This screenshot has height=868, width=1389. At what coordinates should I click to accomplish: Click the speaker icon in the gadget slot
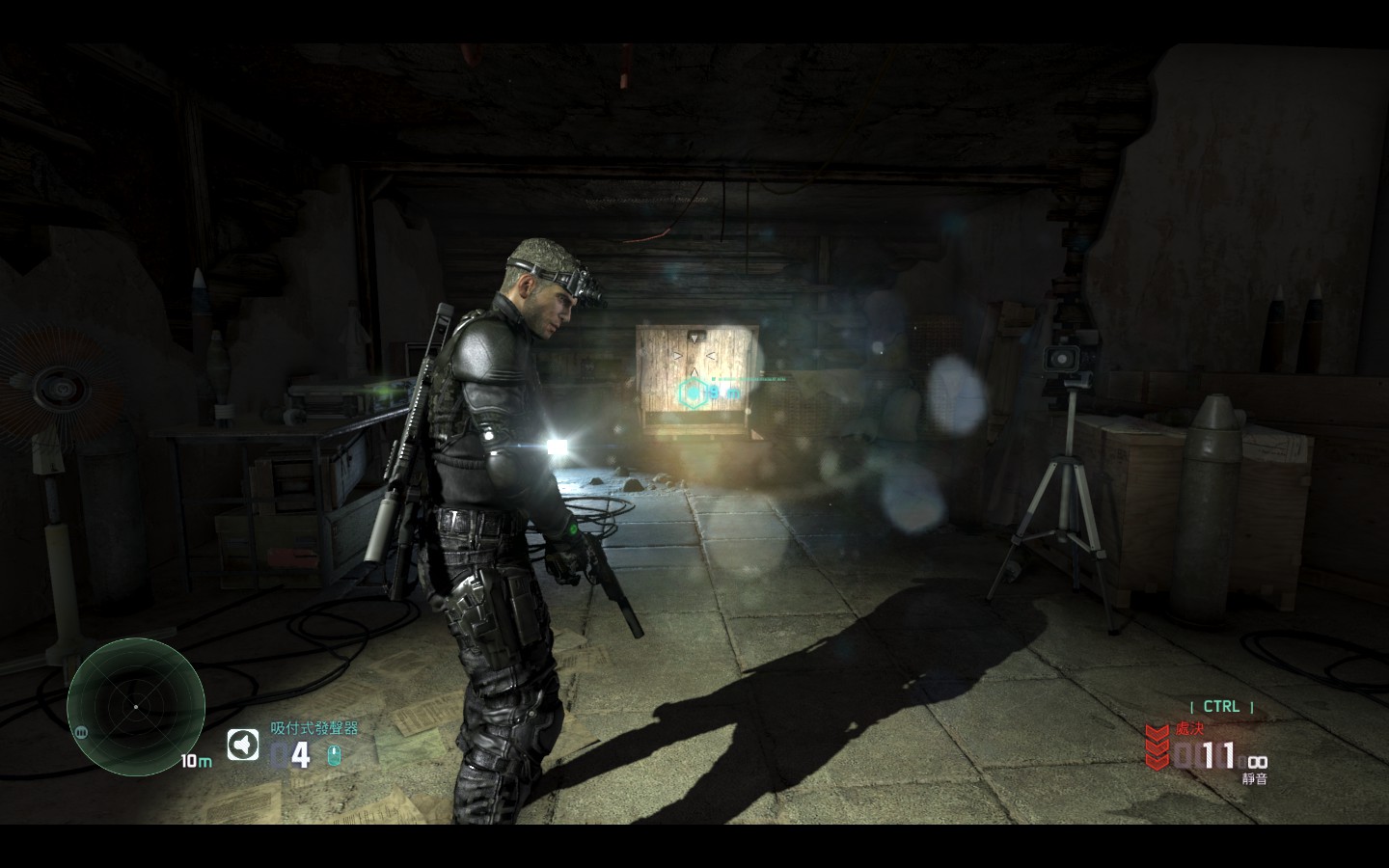tap(241, 743)
